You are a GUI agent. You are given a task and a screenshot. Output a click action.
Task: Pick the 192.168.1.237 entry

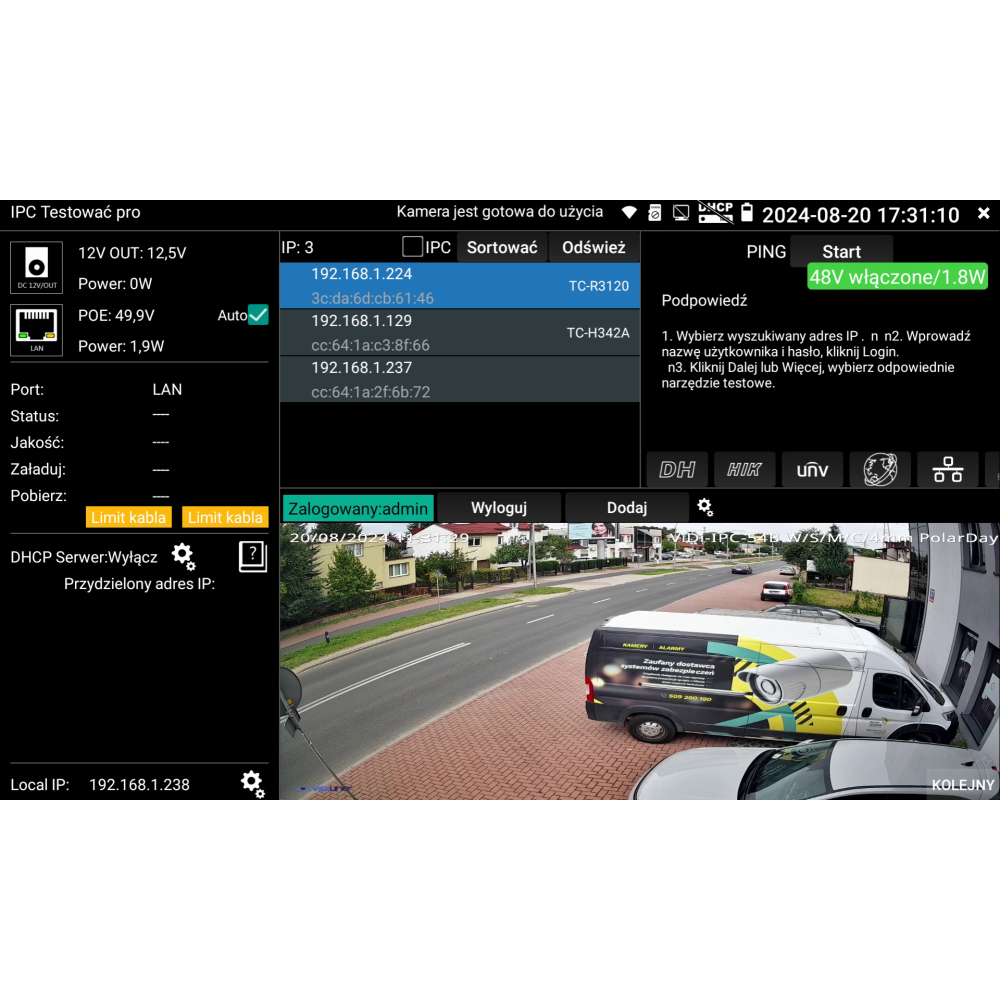coord(460,379)
